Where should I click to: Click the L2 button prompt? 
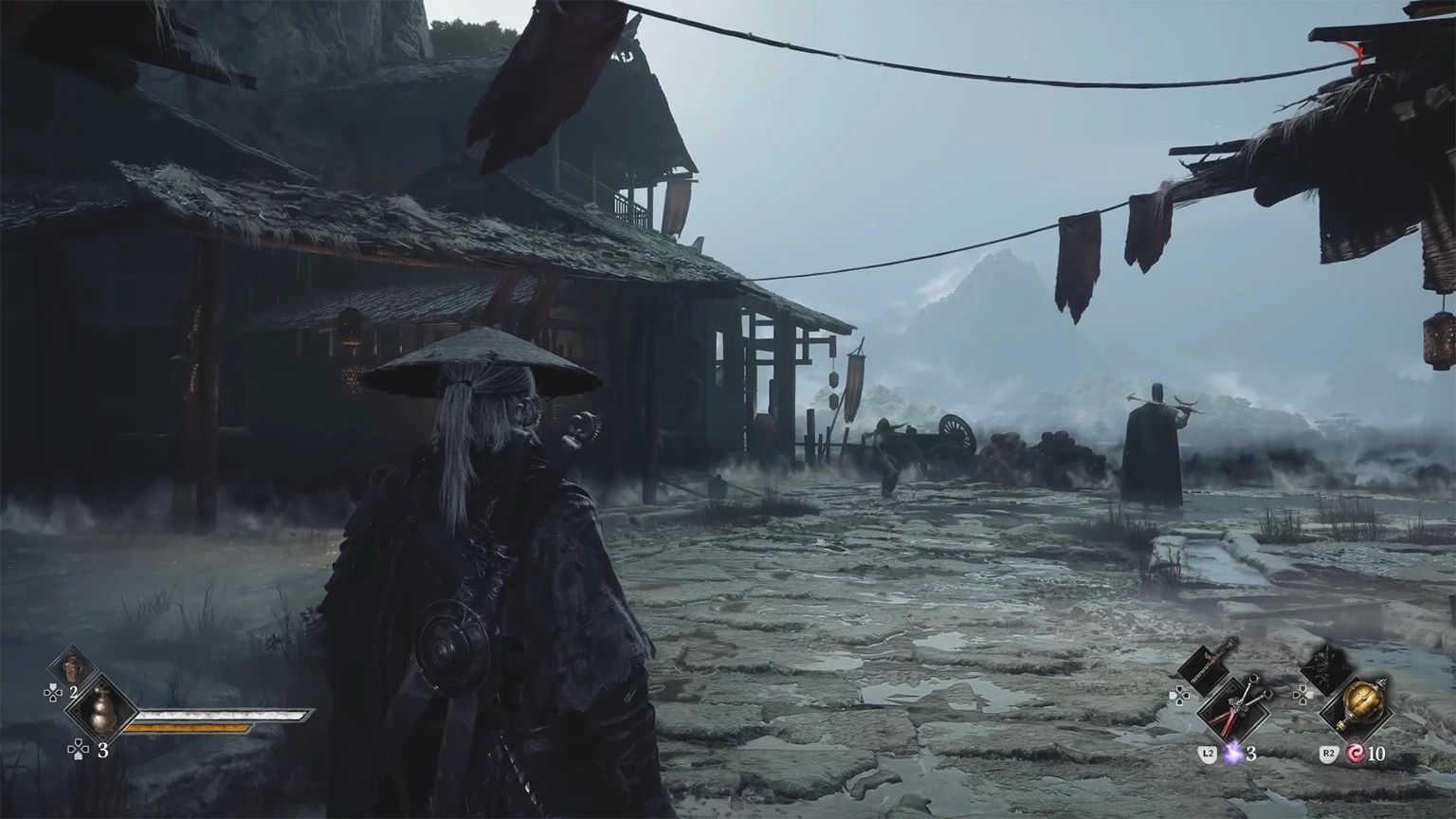pos(1208,754)
